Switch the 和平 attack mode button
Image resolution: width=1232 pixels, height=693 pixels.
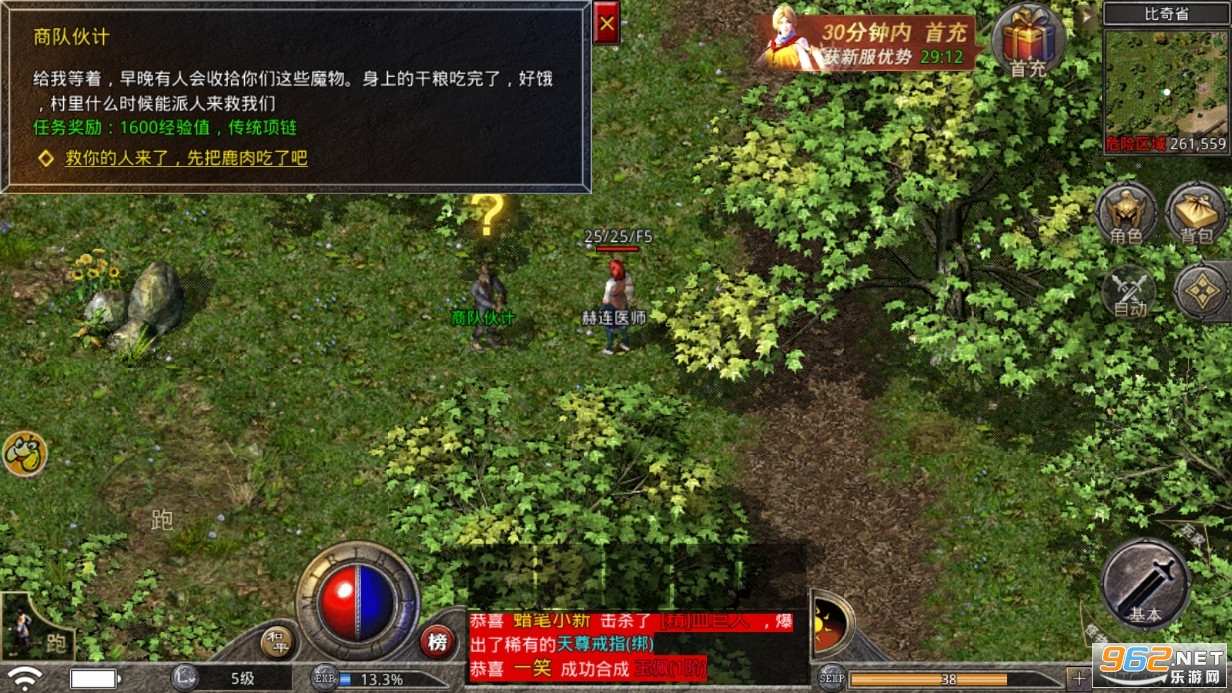277,642
